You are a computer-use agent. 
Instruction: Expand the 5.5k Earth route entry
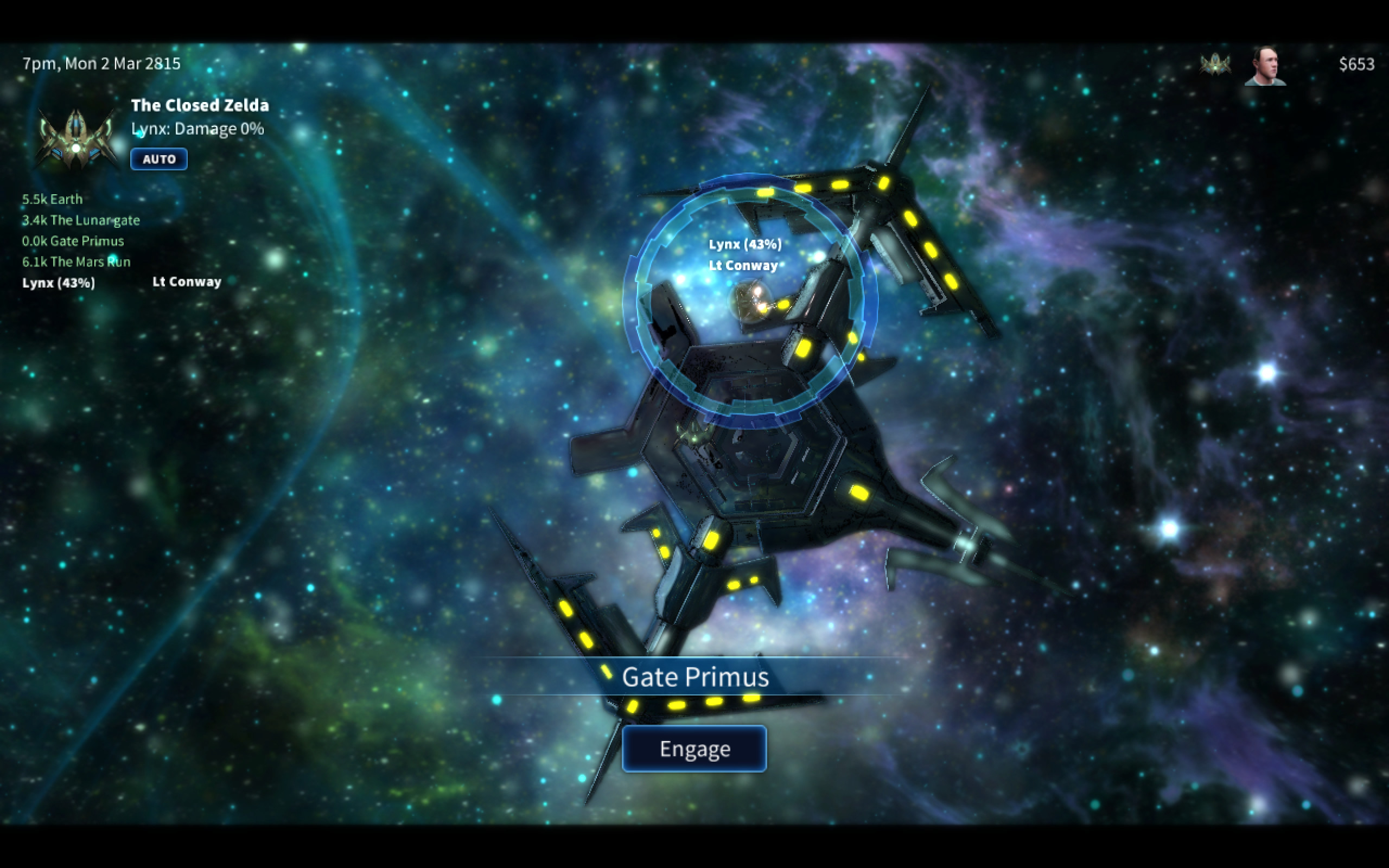point(52,199)
